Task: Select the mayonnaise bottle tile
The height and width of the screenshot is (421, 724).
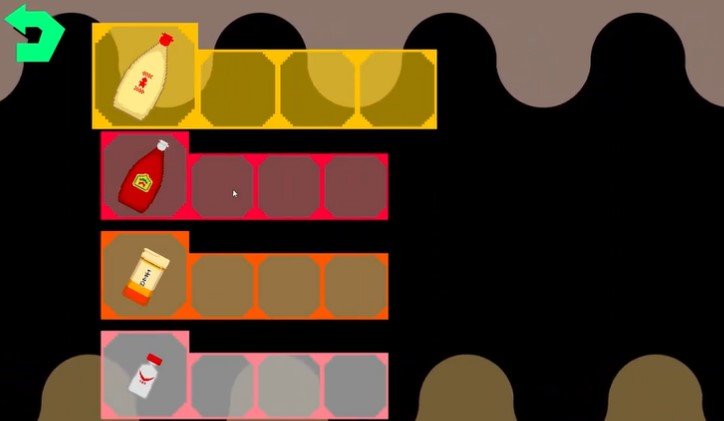Action: (146, 76)
